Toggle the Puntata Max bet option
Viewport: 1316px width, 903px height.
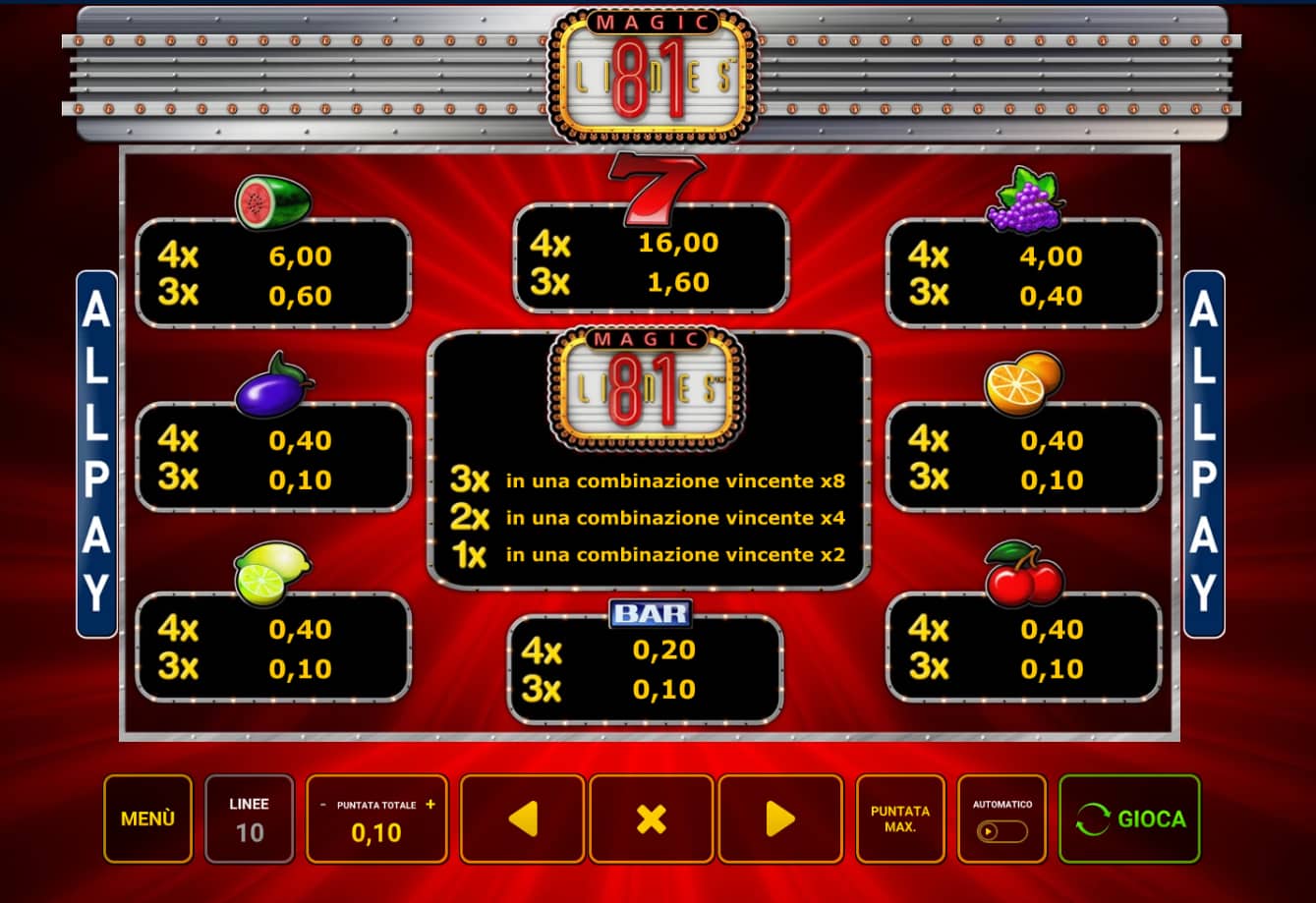(899, 818)
